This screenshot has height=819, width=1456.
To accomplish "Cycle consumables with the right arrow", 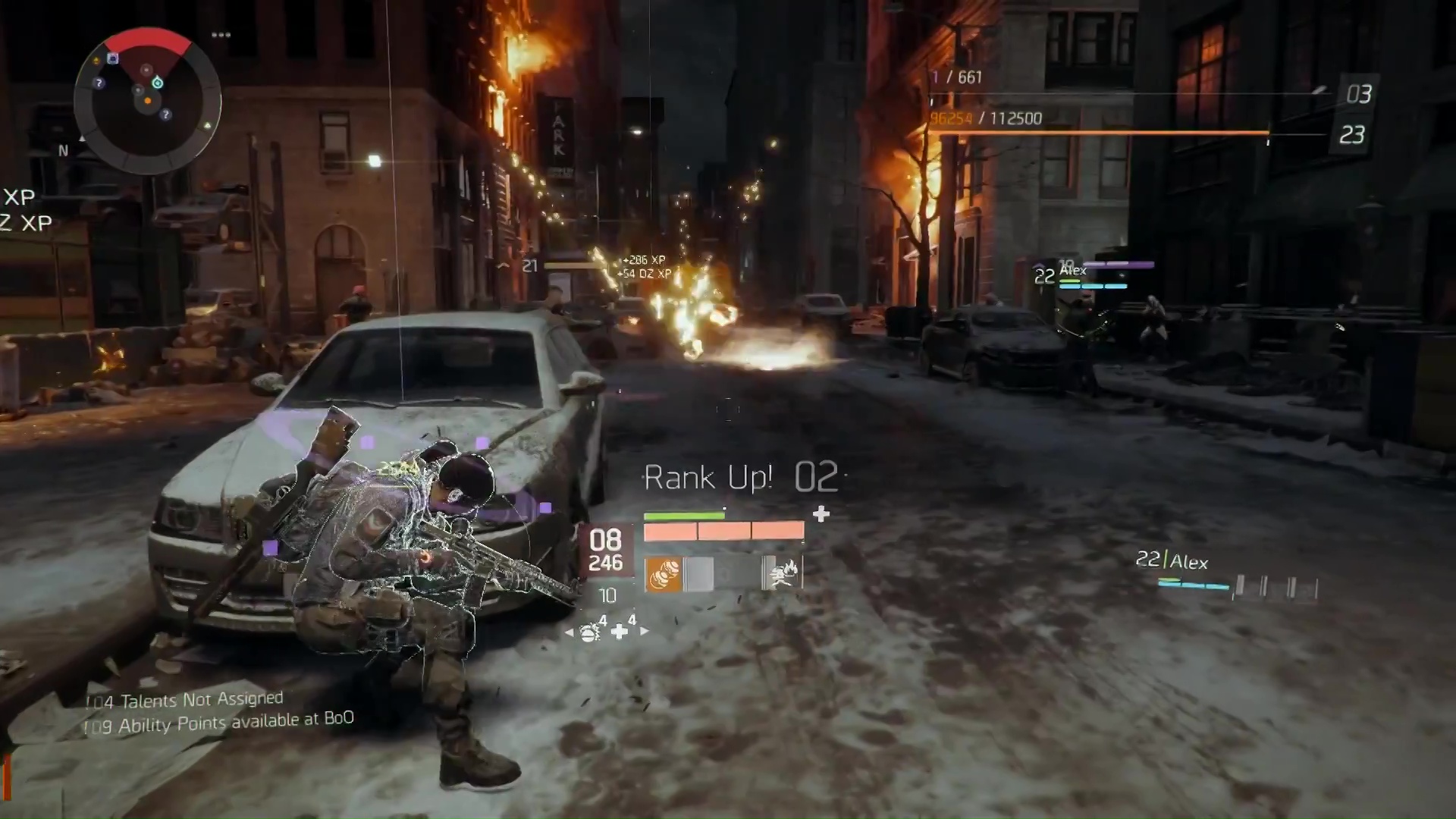I will tap(645, 632).
